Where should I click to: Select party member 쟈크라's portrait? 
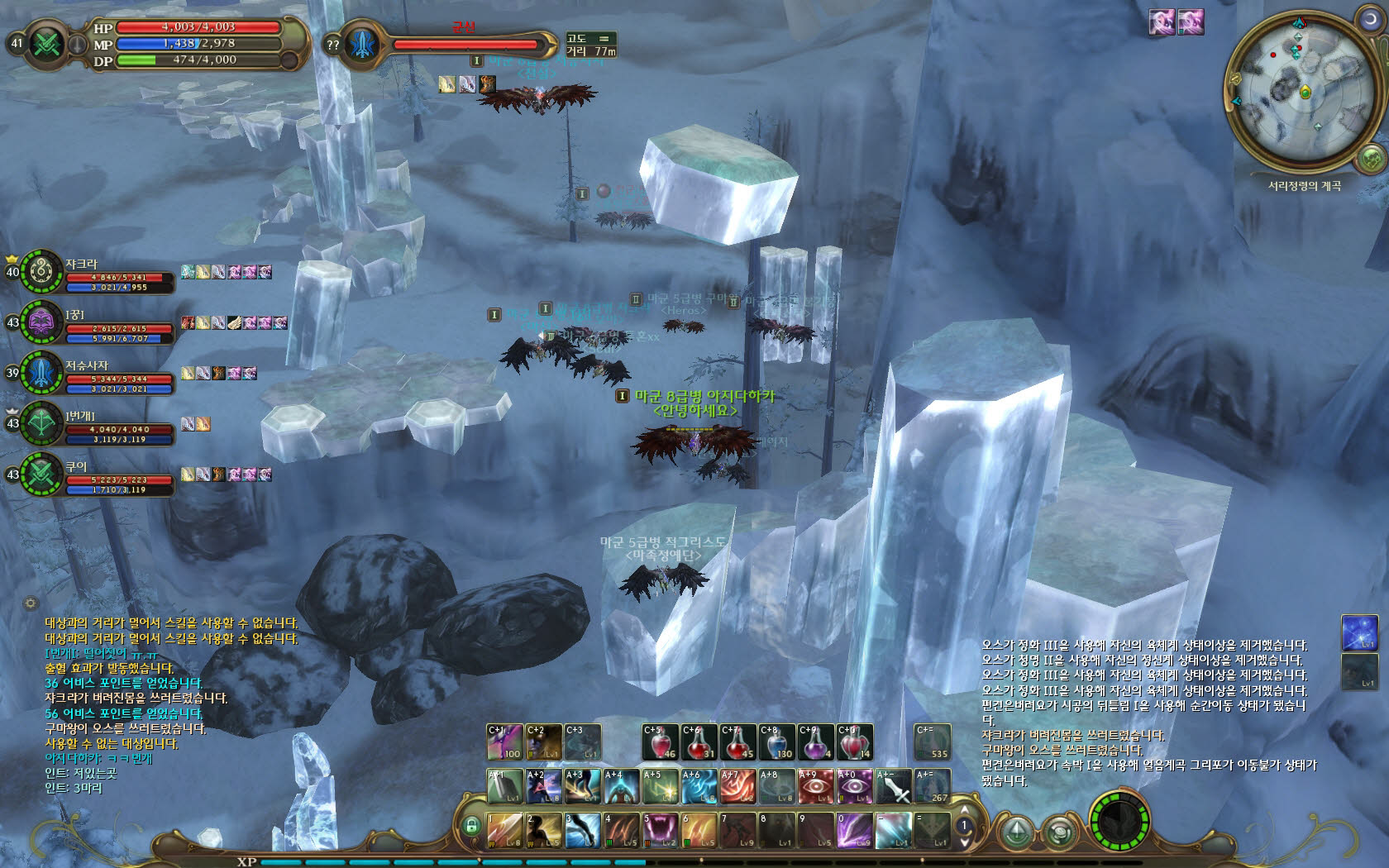click(x=41, y=272)
